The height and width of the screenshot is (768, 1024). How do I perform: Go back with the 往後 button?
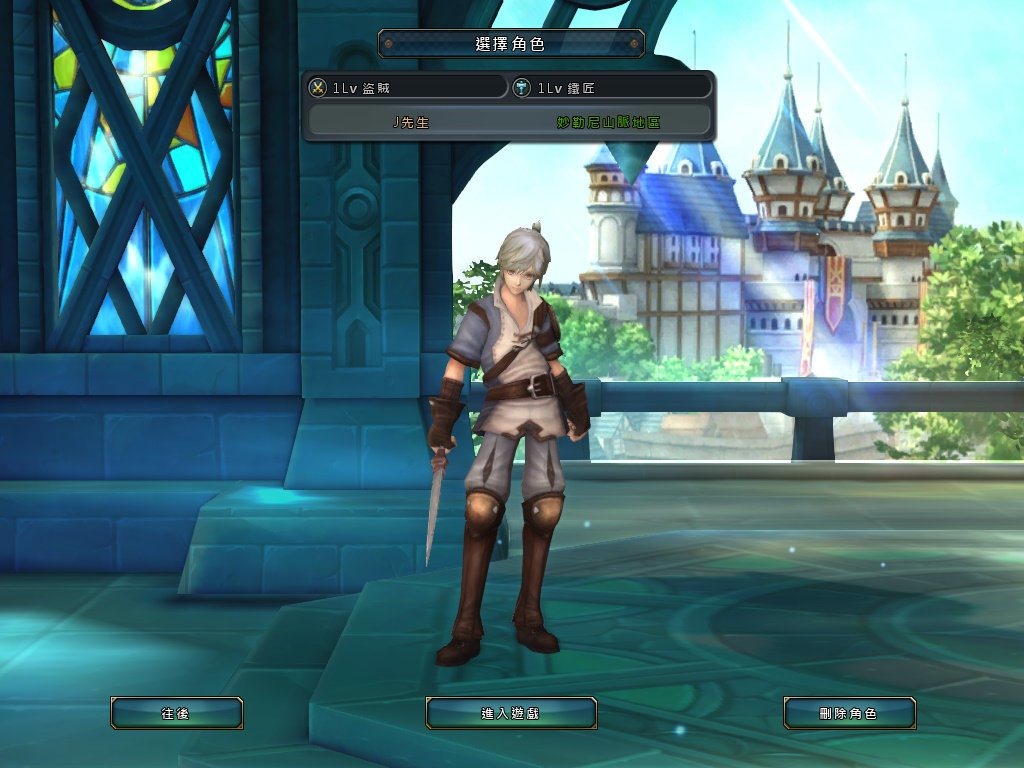176,713
